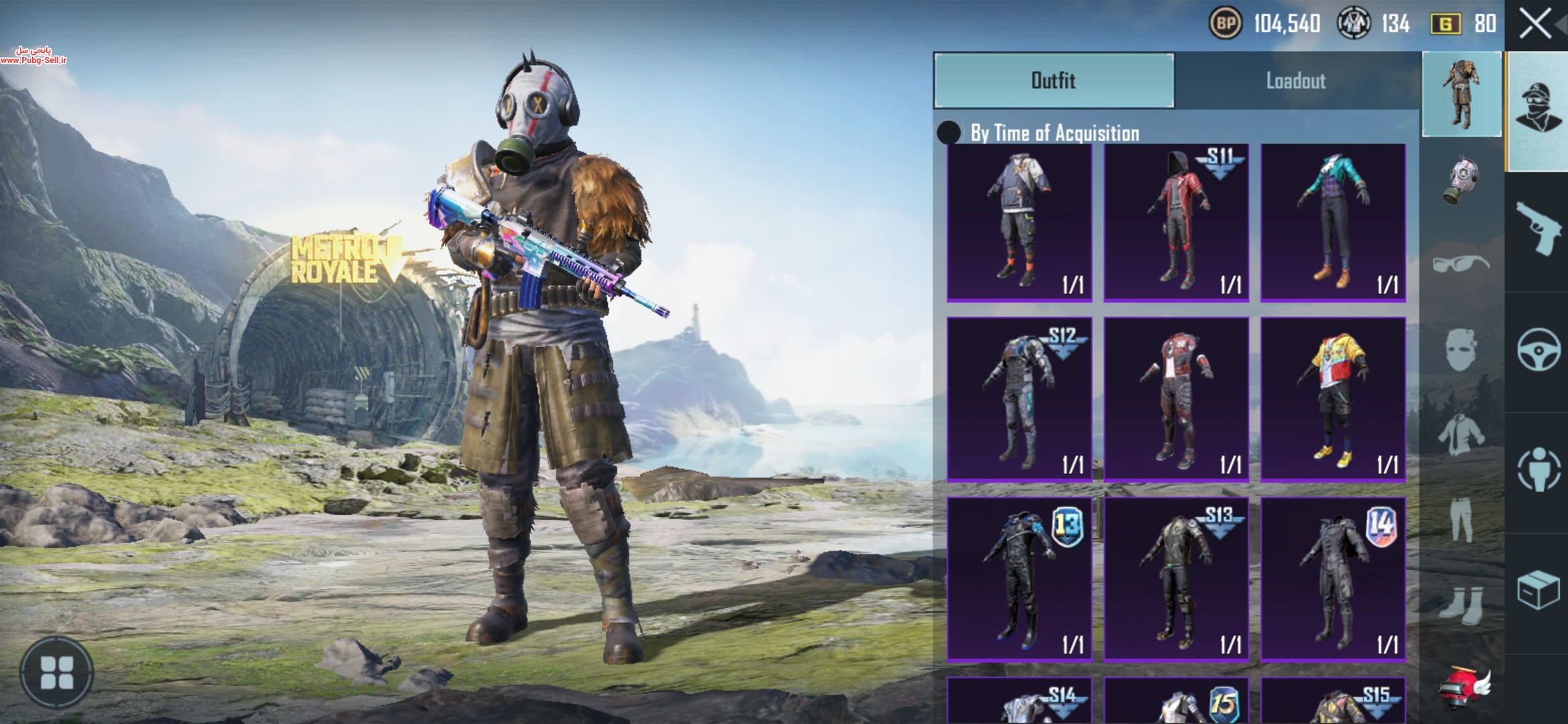Viewport: 1568px width, 724px height.
Task: Open the gas mask headgear category
Action: [x=1461, y=180]
